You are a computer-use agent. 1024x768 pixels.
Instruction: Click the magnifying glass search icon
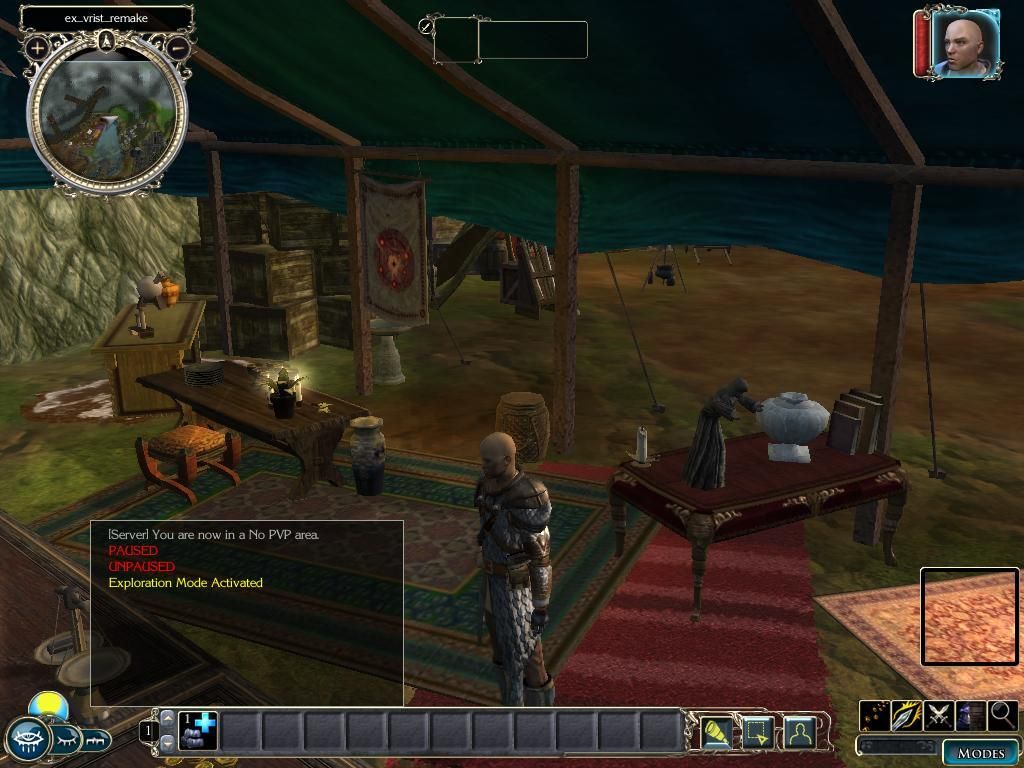(x=1002, y=716)
